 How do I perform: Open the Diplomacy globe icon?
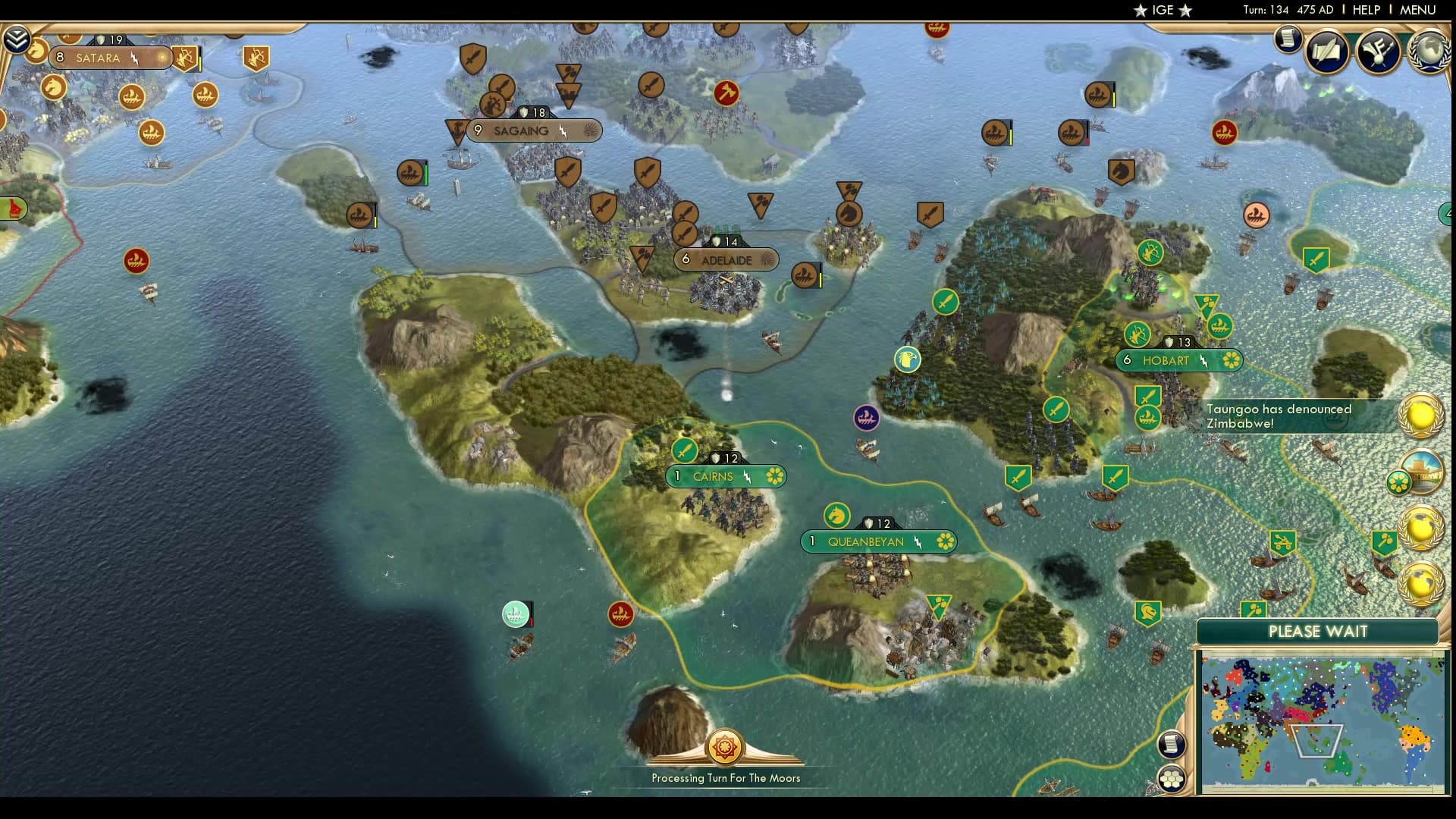[x=1430, y=52]
